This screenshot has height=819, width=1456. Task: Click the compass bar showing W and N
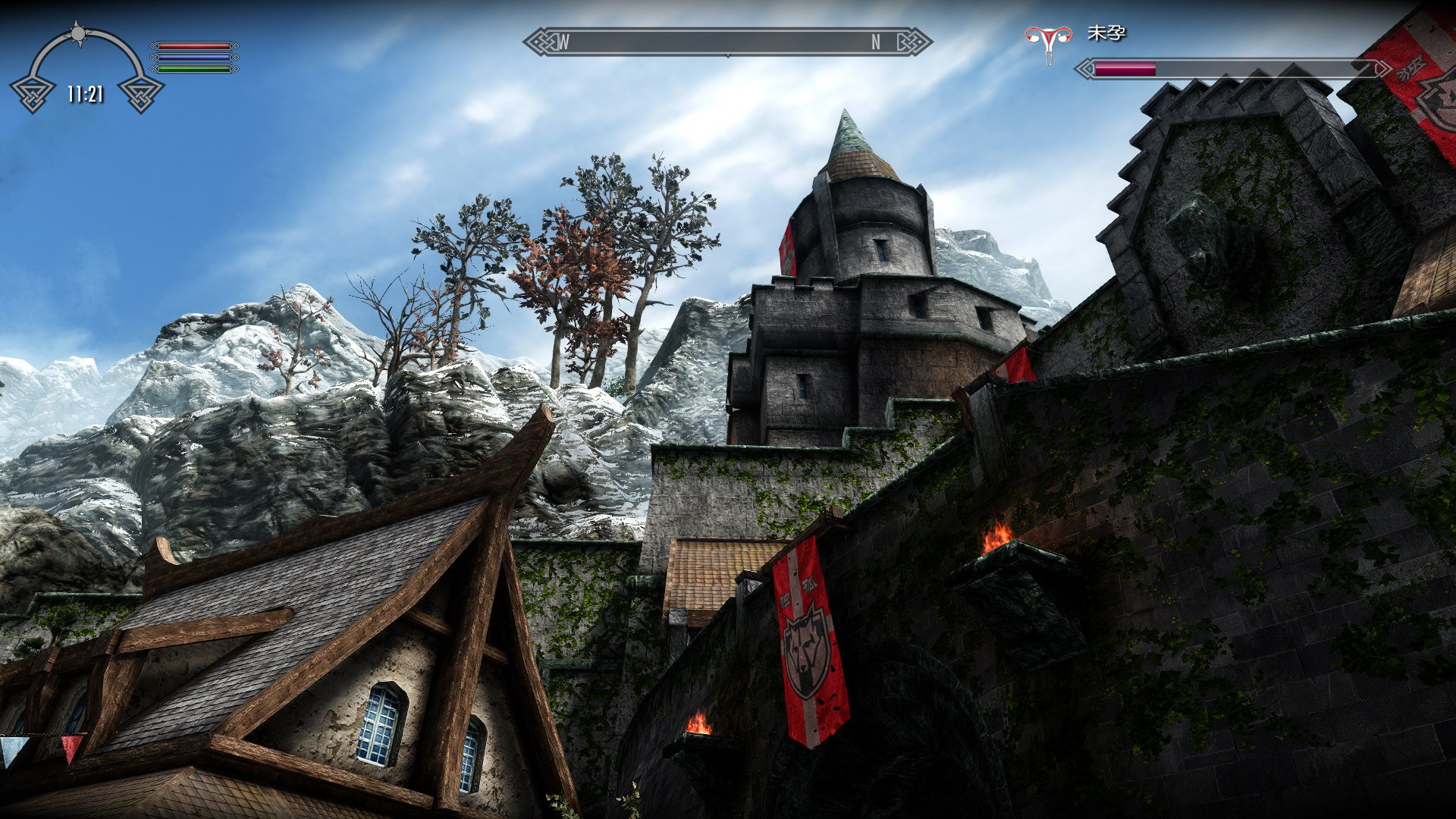click(x=727, y=42)
